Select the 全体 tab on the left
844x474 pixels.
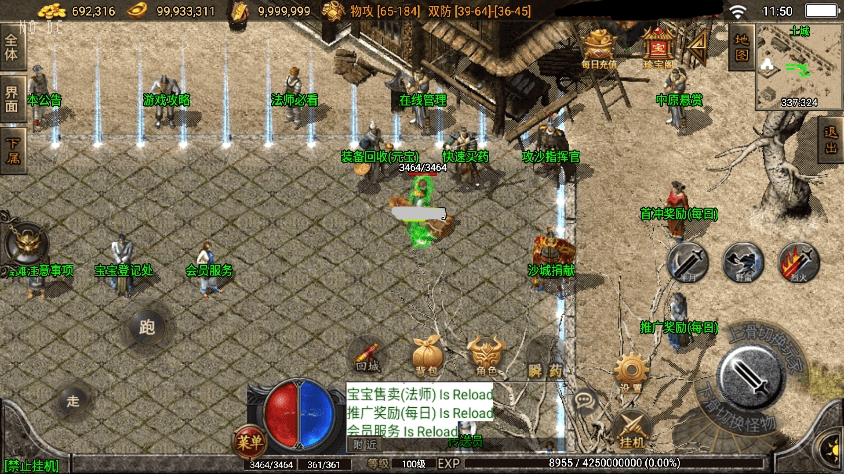(12, 47)
